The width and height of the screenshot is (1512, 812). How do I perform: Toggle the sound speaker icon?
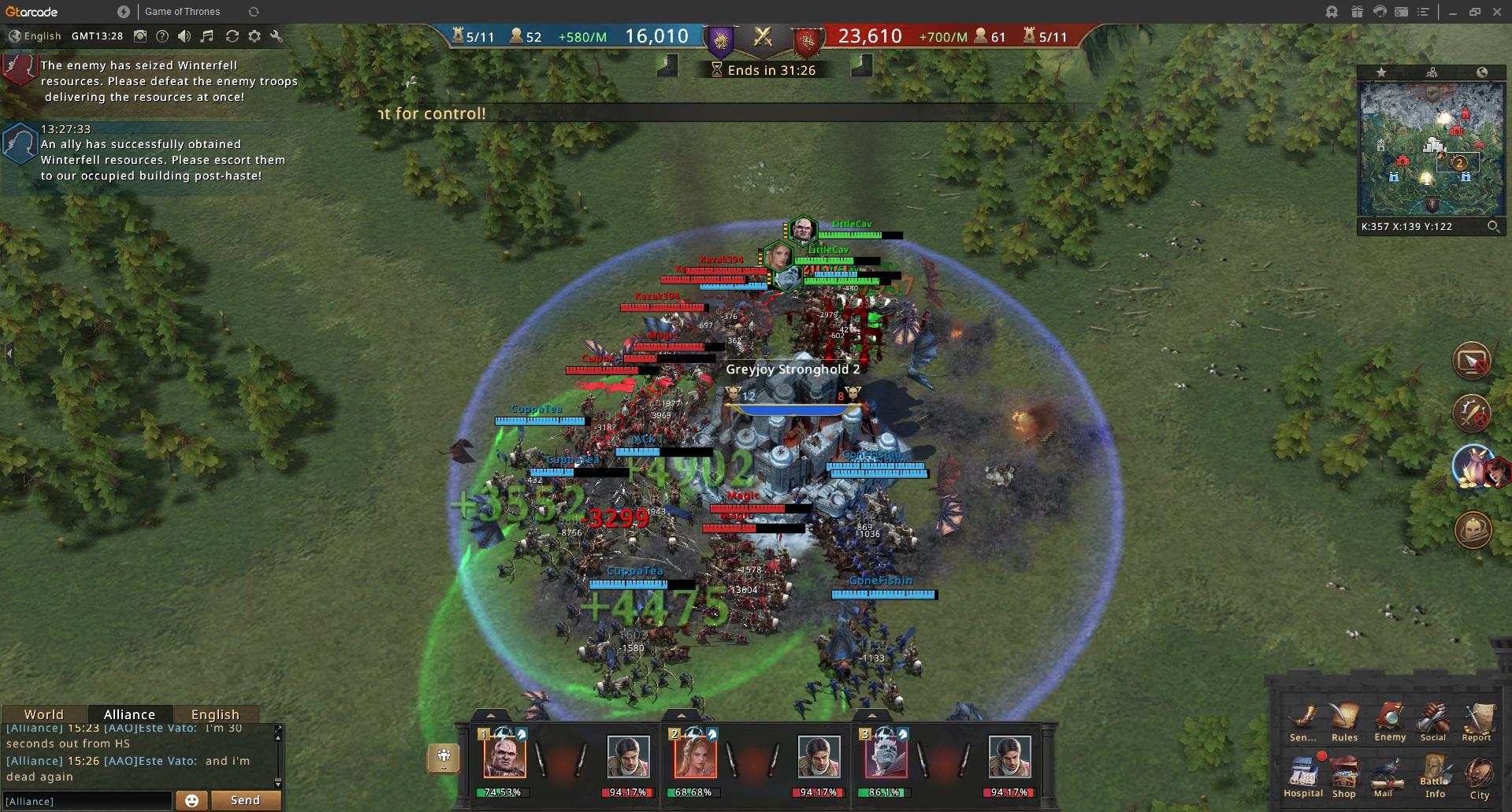pyautogui.click(x=184, y=36)
